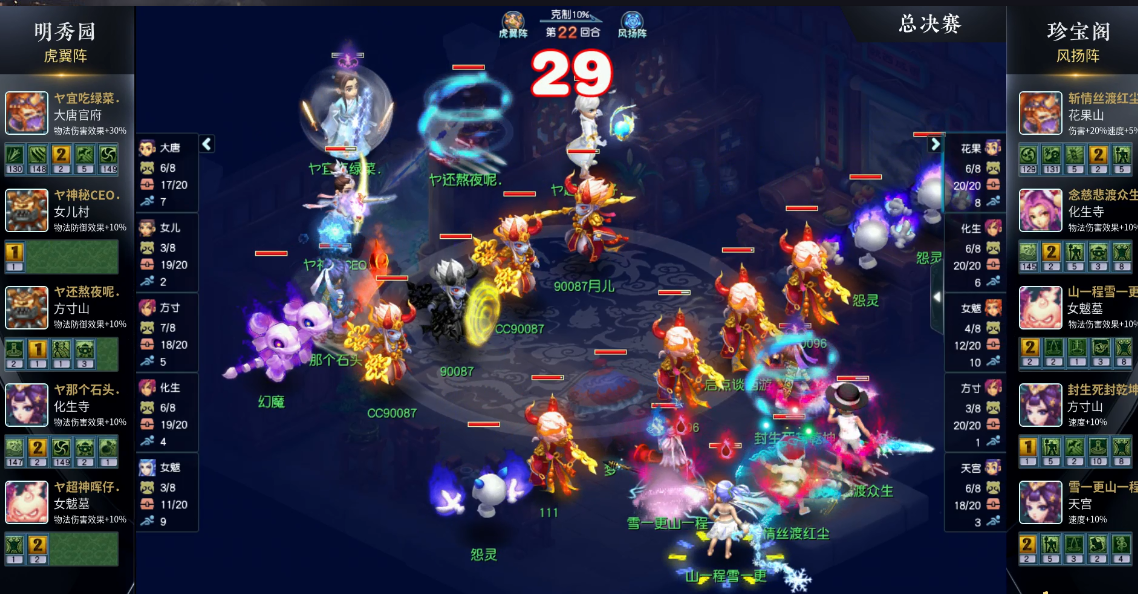Open player ヤ宜吃绿菜 portrait from 大唐官府

coord(26,113)
